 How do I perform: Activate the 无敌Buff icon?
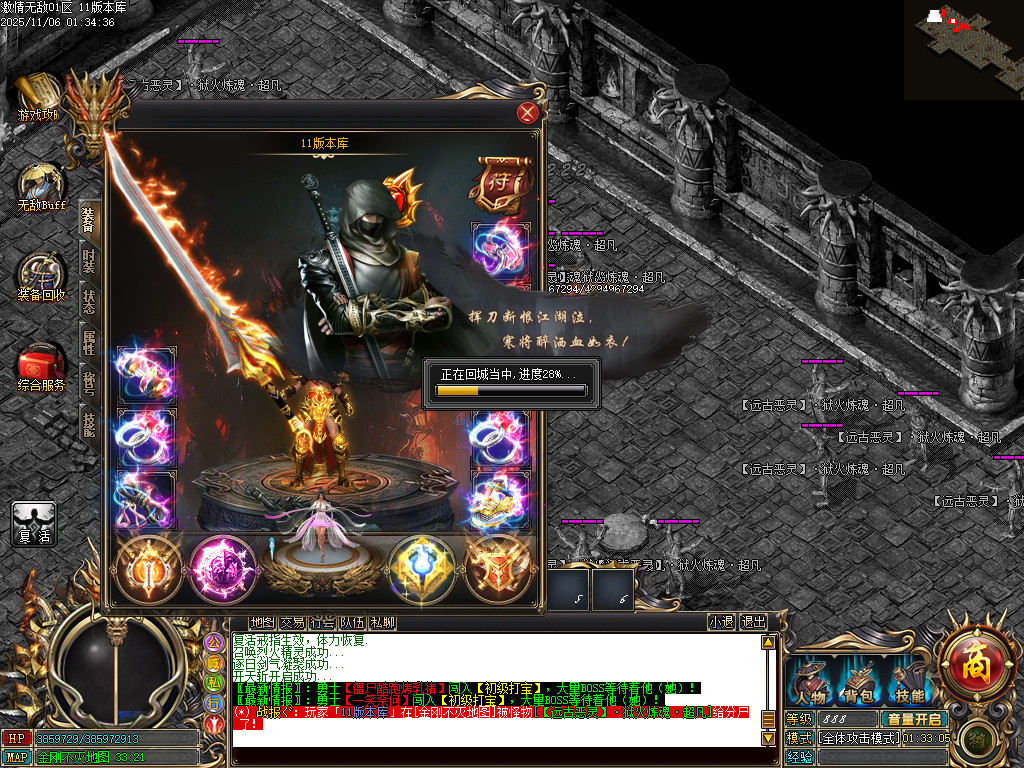click(40, 187)
